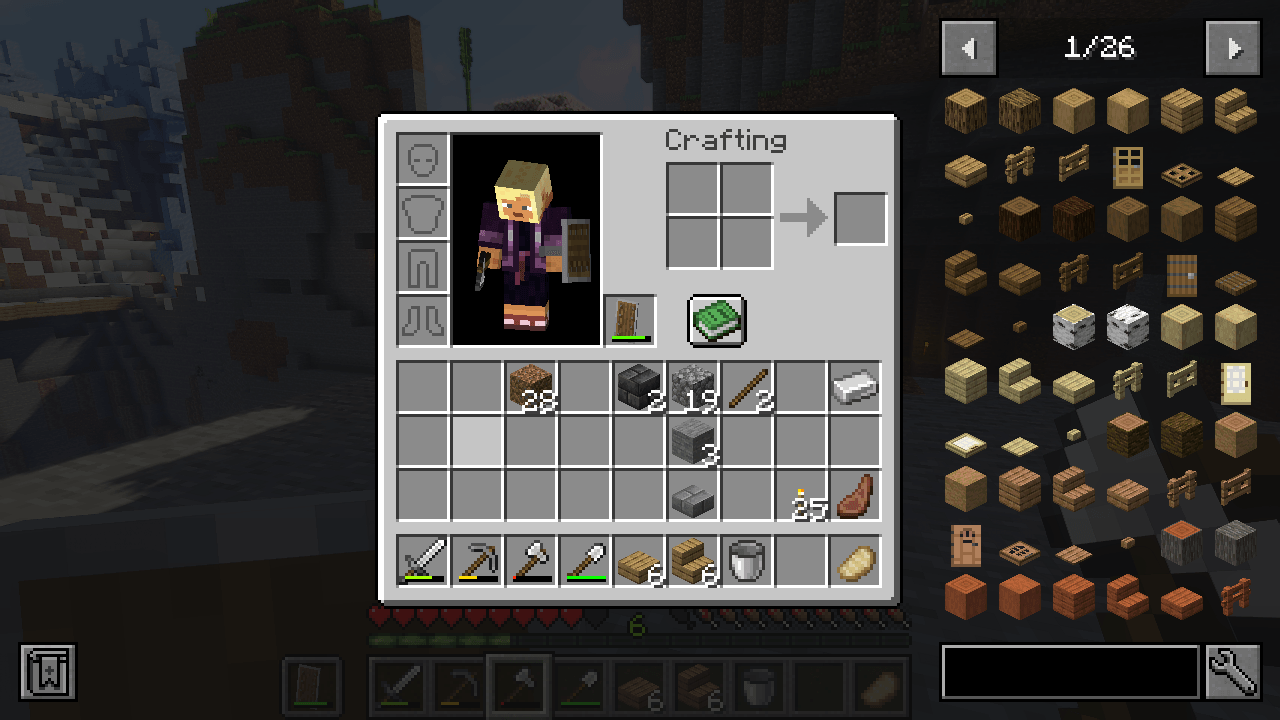Viewport: 1280px width, 720px height.
Task: Open JEI settings with the wrench icon
Action: click(1232, 672)
